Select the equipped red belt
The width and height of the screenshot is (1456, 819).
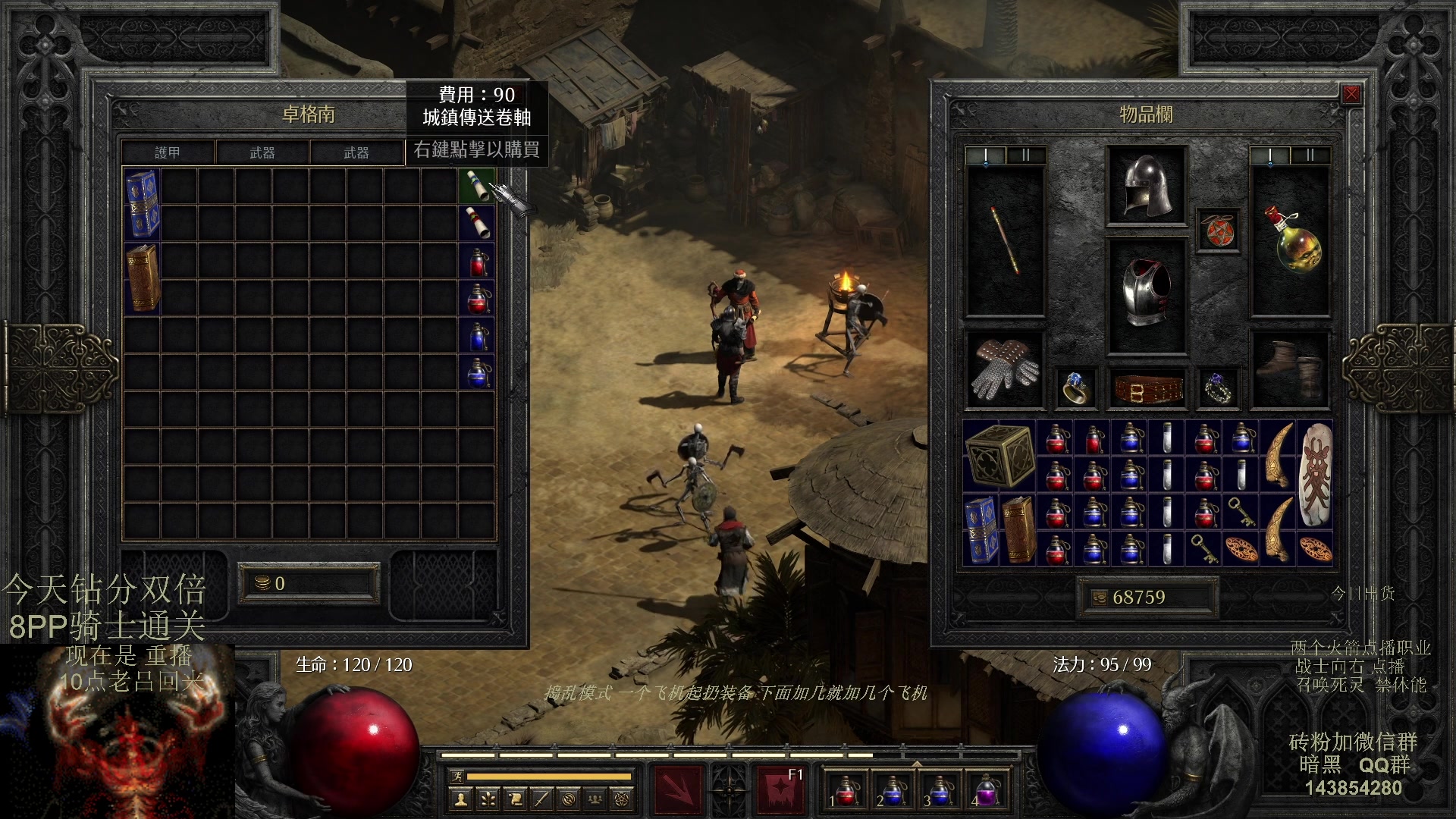[1147, 388]
